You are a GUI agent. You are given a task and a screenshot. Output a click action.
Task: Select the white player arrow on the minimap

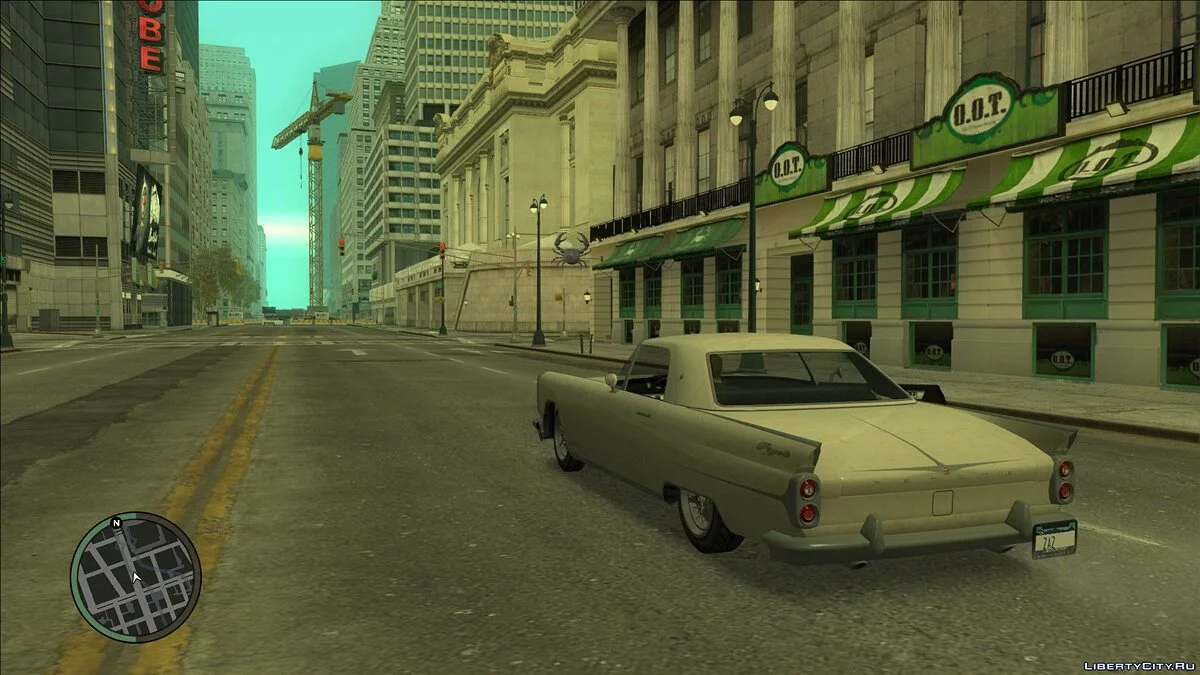pos(137,577)
